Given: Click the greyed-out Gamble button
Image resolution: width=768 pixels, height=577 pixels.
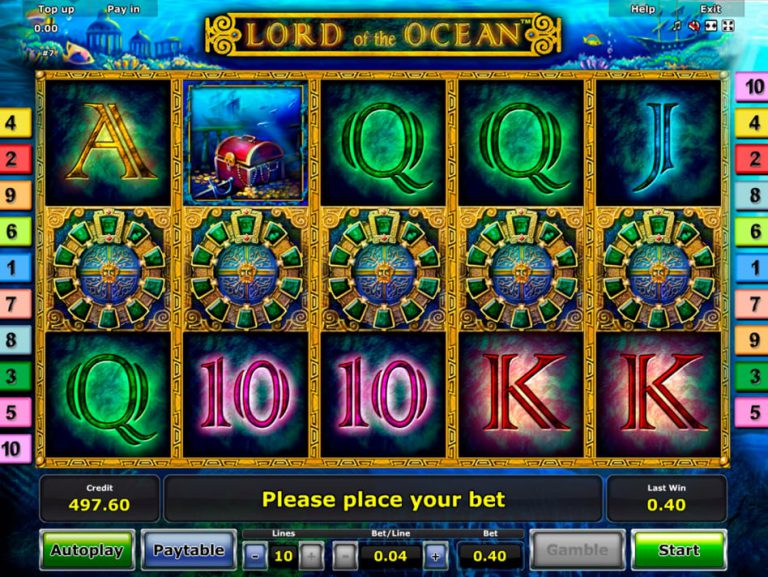Looking at the screenshot, I should 576,550.
